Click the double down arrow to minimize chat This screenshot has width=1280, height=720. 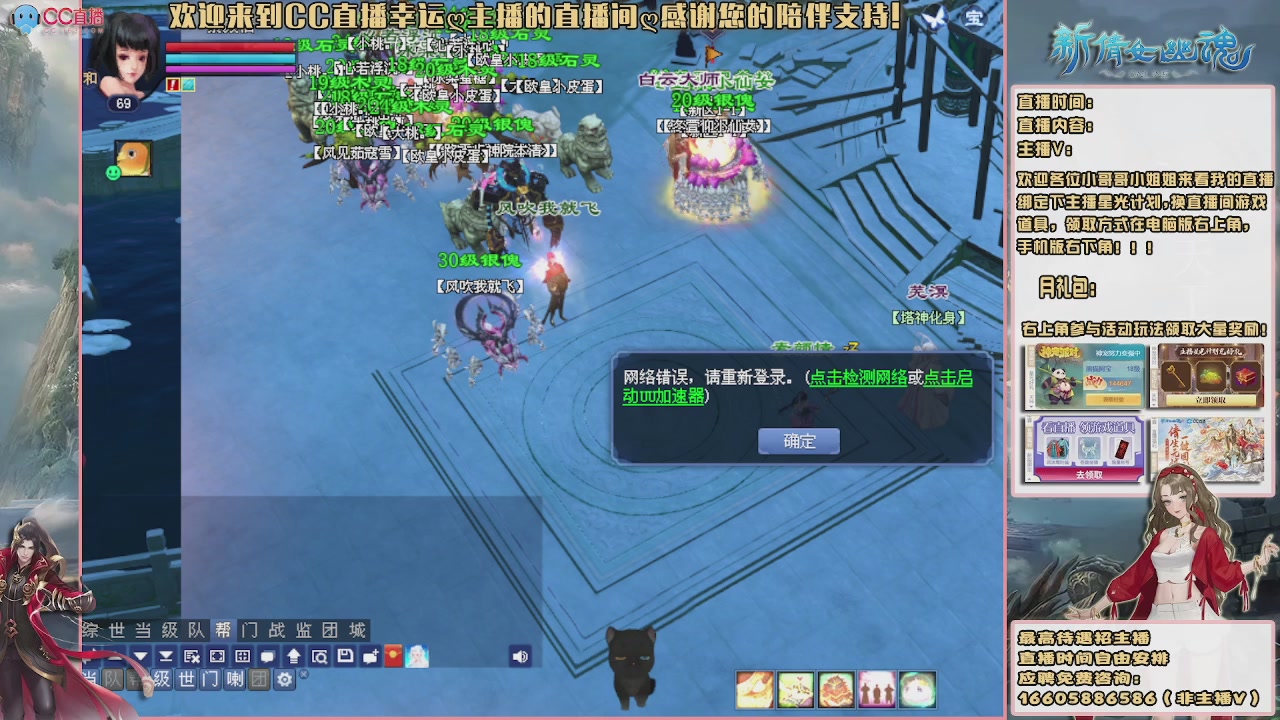pyautogui.click(x=166, y=656)
